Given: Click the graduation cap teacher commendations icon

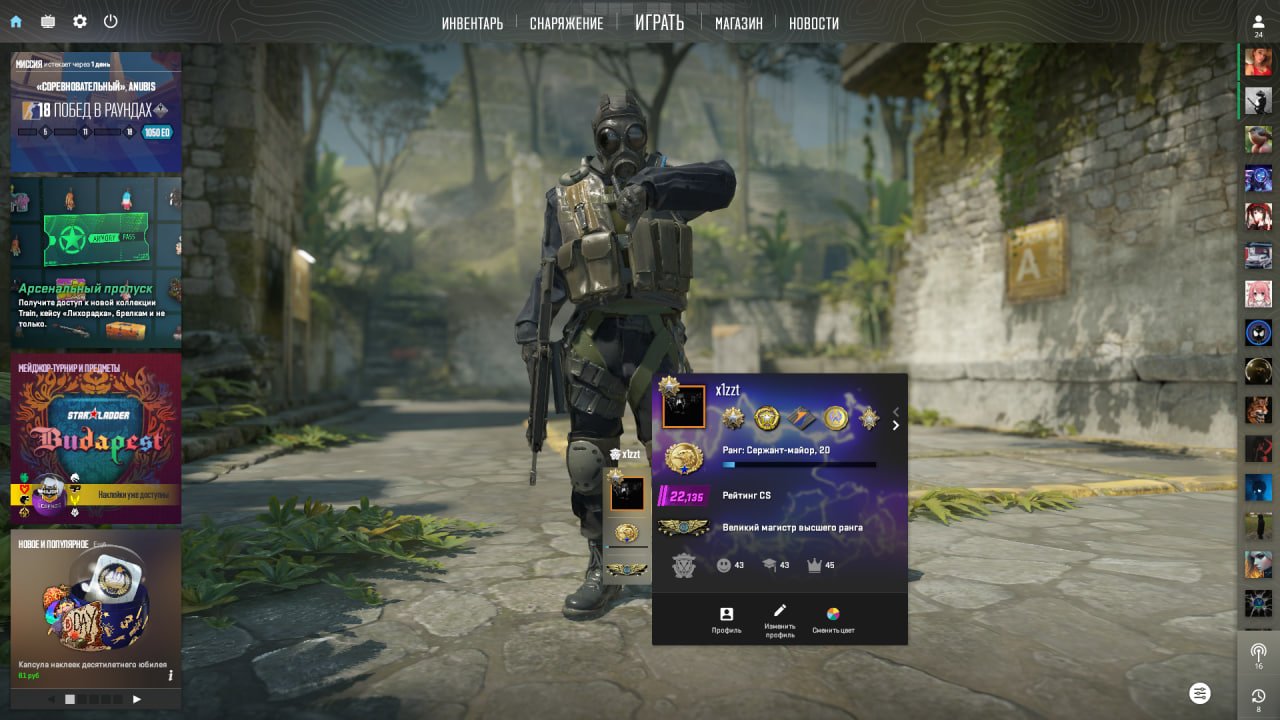Looking at the screenshot, I should point(768,562).
